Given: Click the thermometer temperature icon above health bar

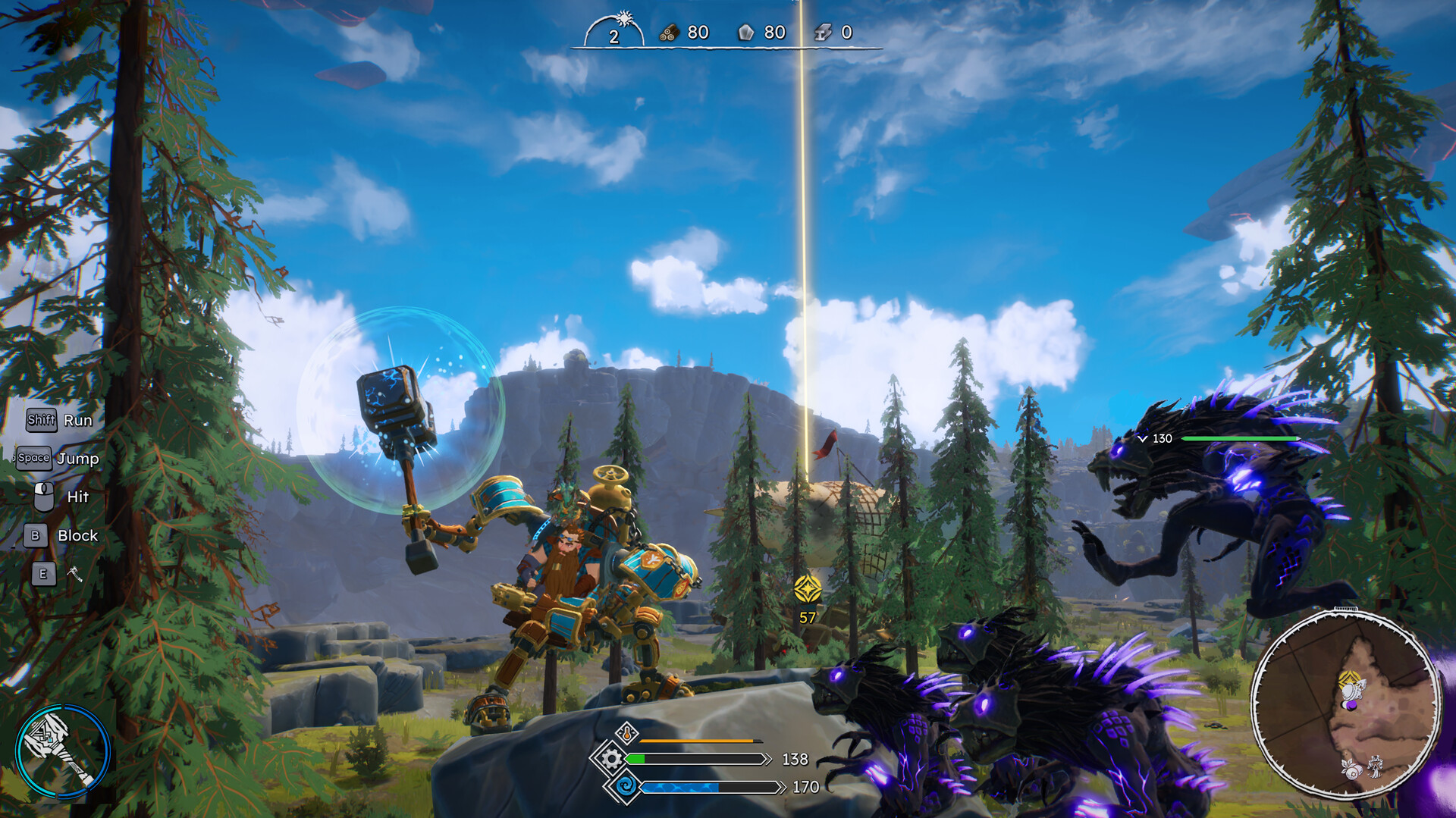Looking at the screenshot, I should tap(627, 733).
